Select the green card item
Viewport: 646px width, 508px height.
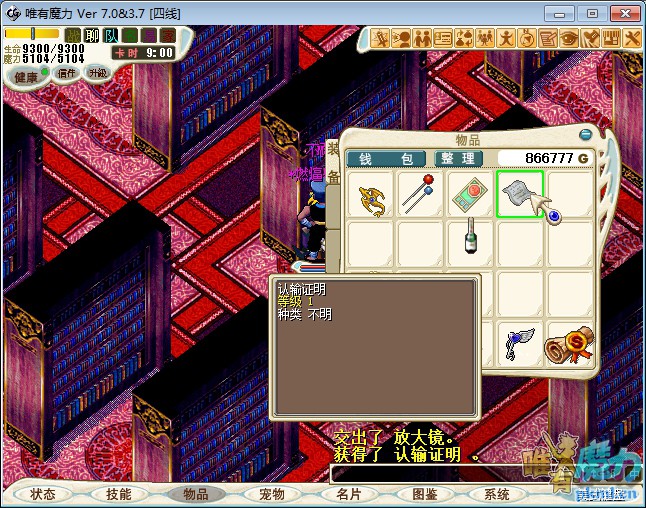(x=470, y=195)
